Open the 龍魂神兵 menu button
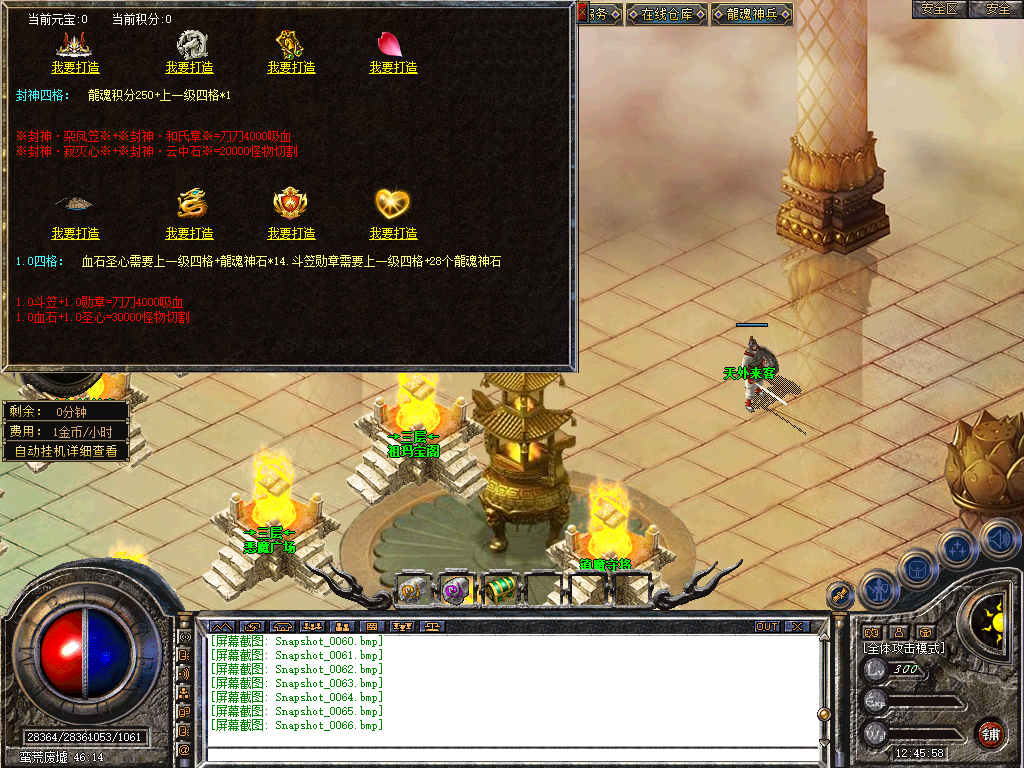The height and width of the screenshot is (768, 1024). (x=751, y=14)
